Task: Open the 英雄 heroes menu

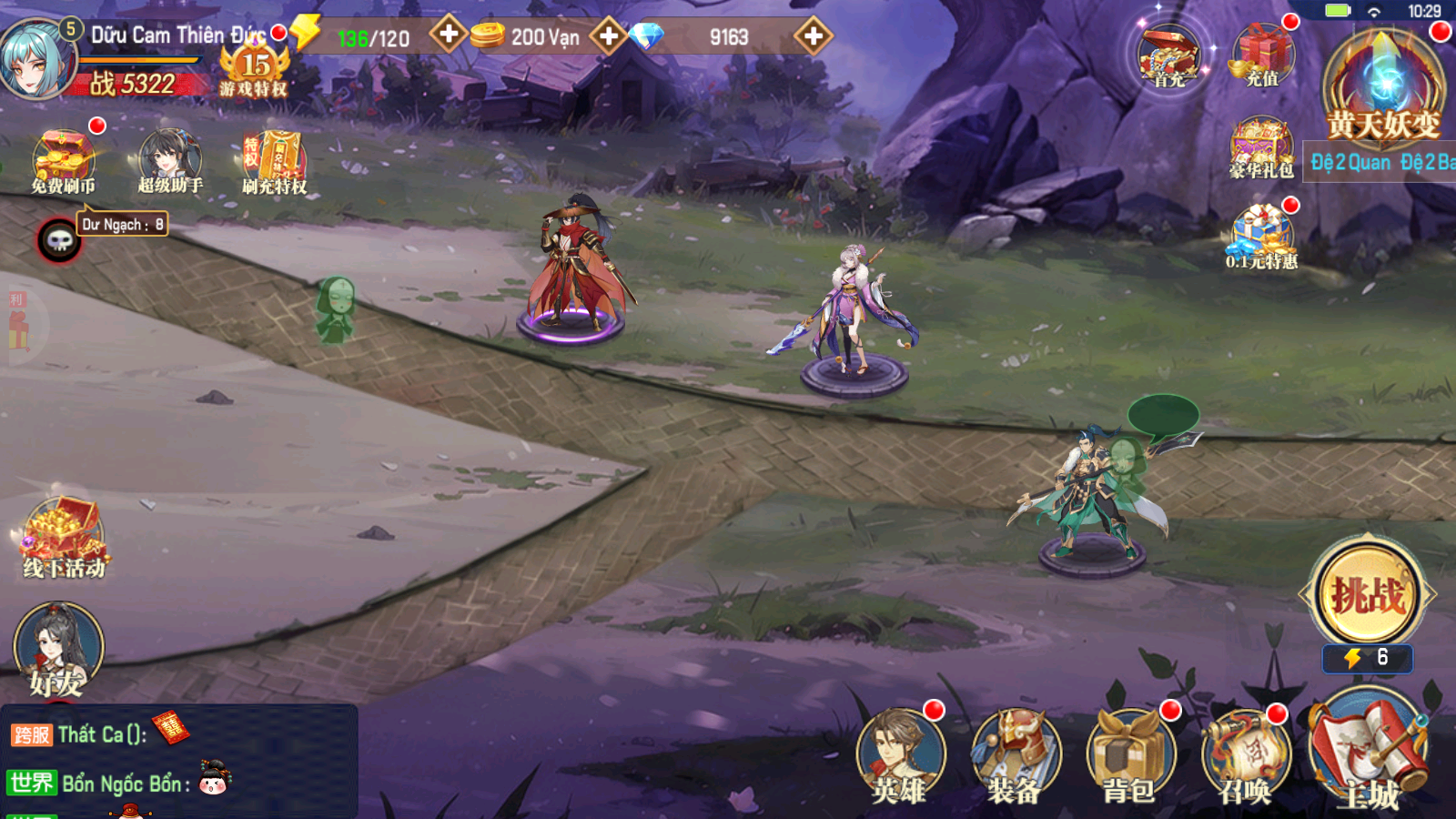Action: 900,757
